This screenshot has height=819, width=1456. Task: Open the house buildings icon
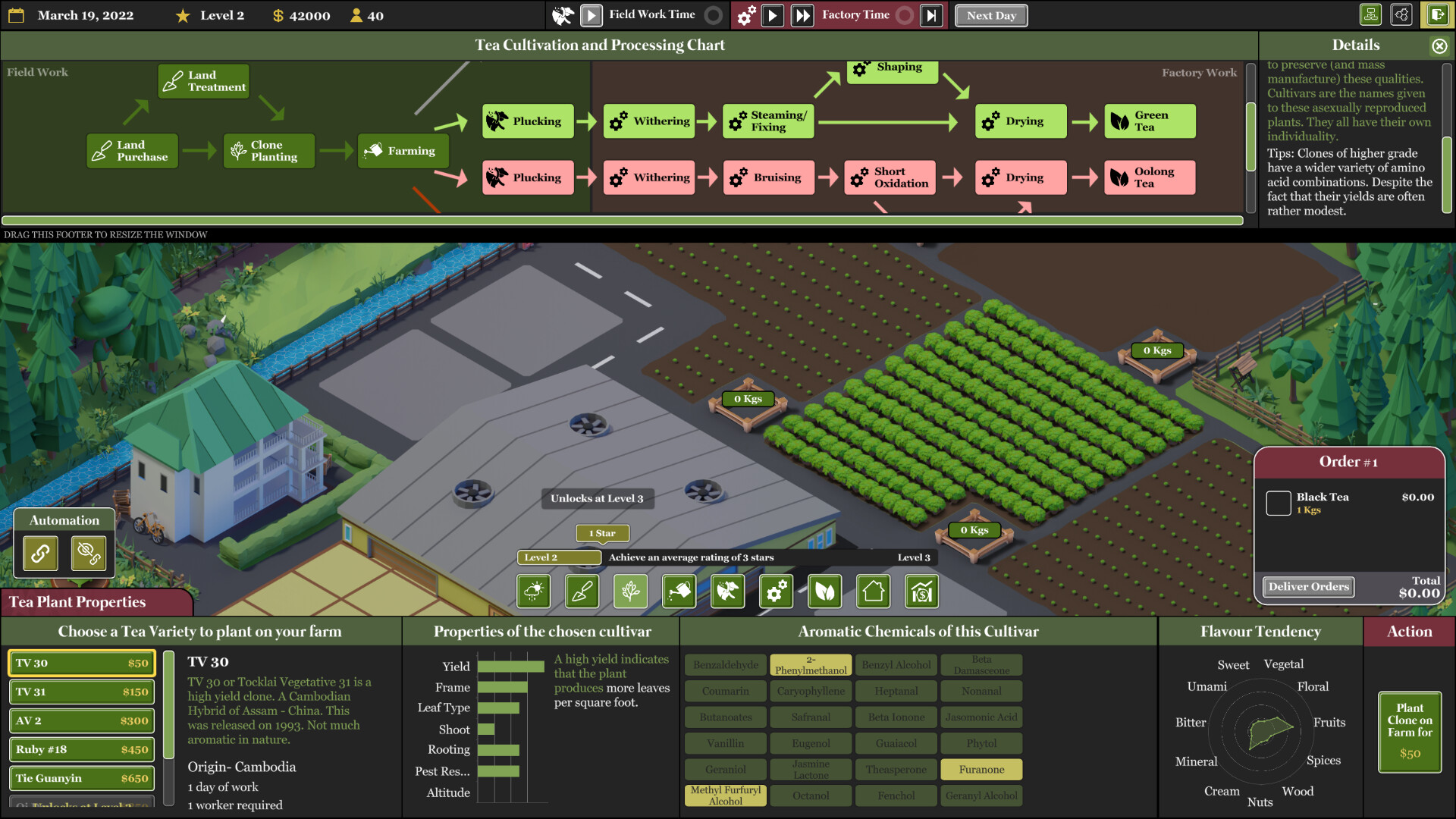pyautogui.click(x=873, y=591)
